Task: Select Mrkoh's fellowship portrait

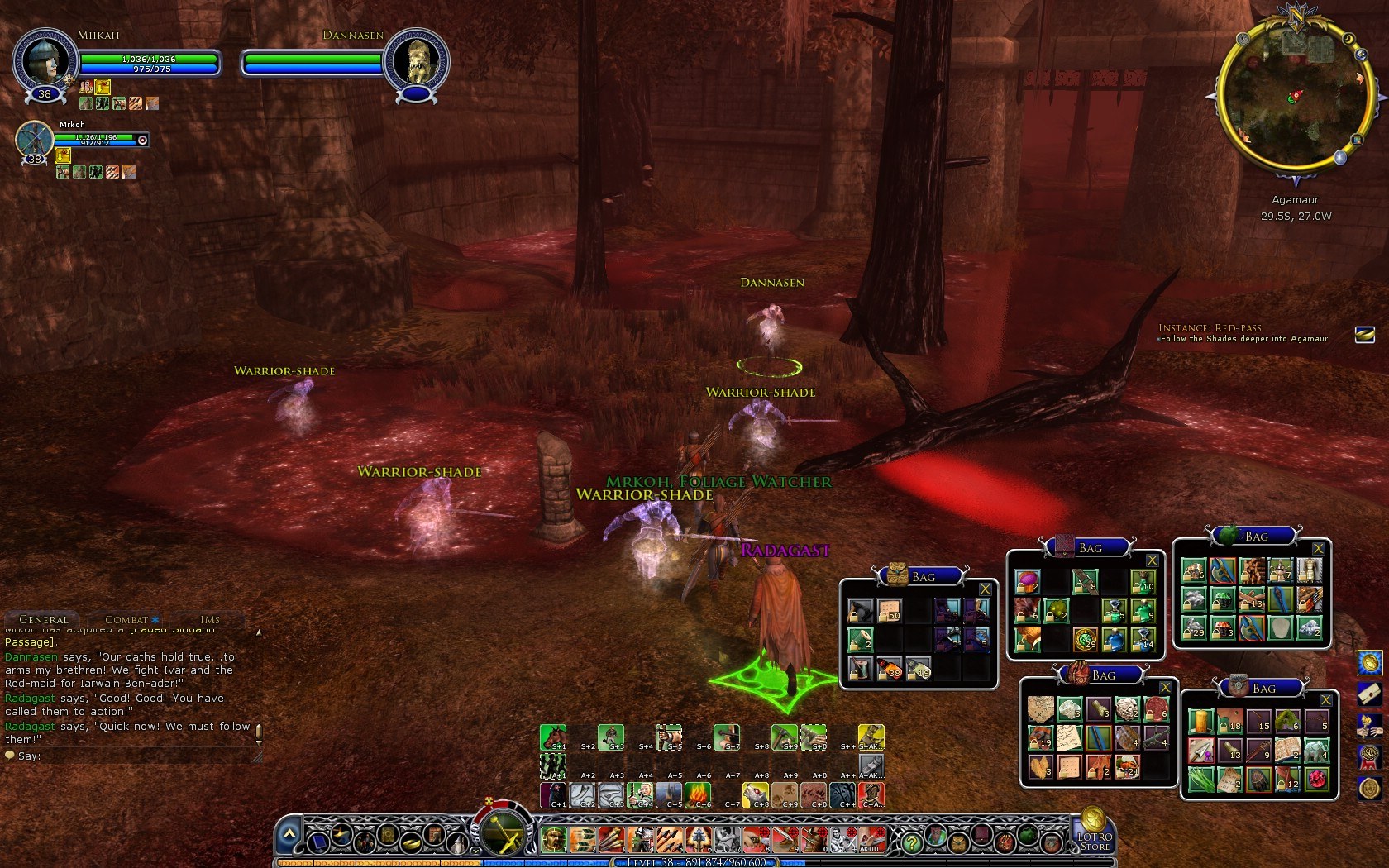Action: coord(35,141)
